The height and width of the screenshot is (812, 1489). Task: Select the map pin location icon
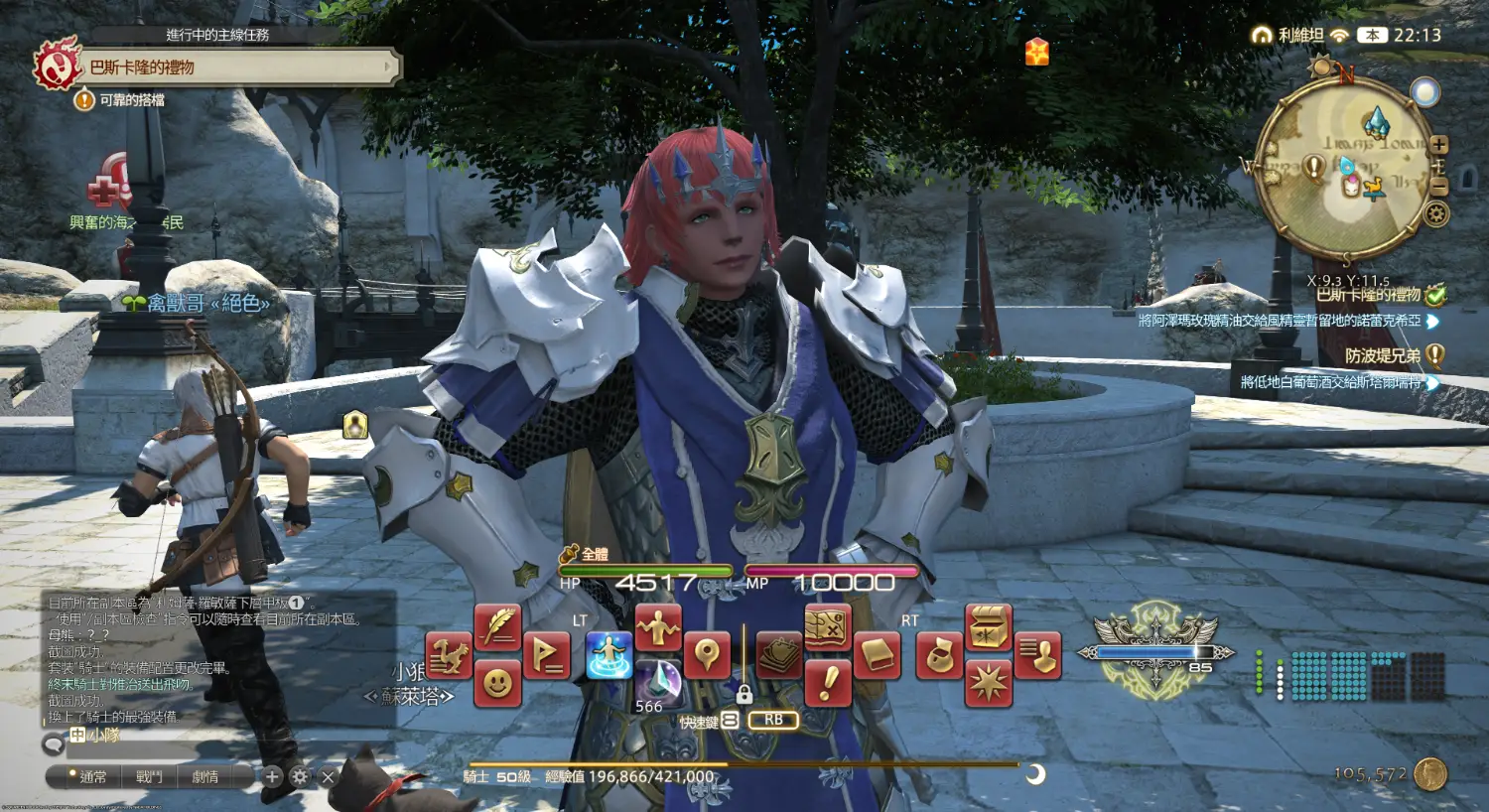point(707,655)
